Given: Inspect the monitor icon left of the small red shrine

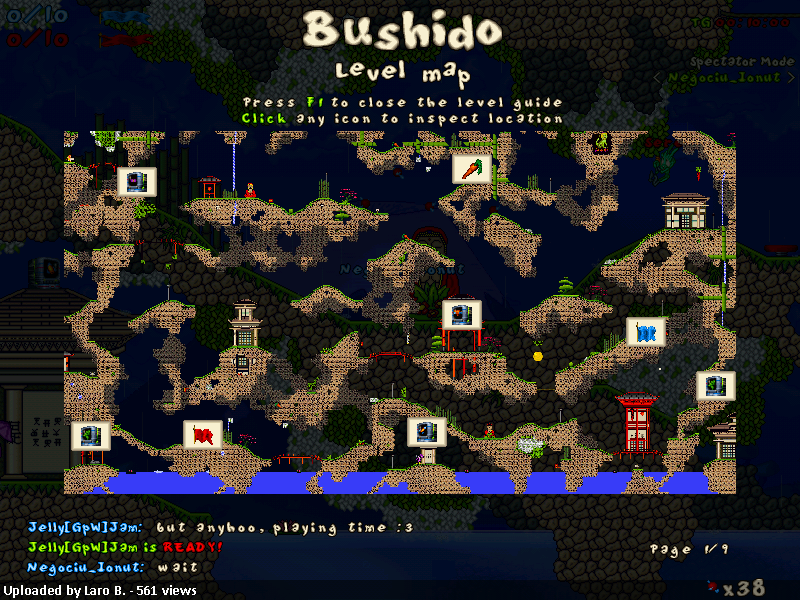Looking at the screenshot, I should click(x=137, y=181).
